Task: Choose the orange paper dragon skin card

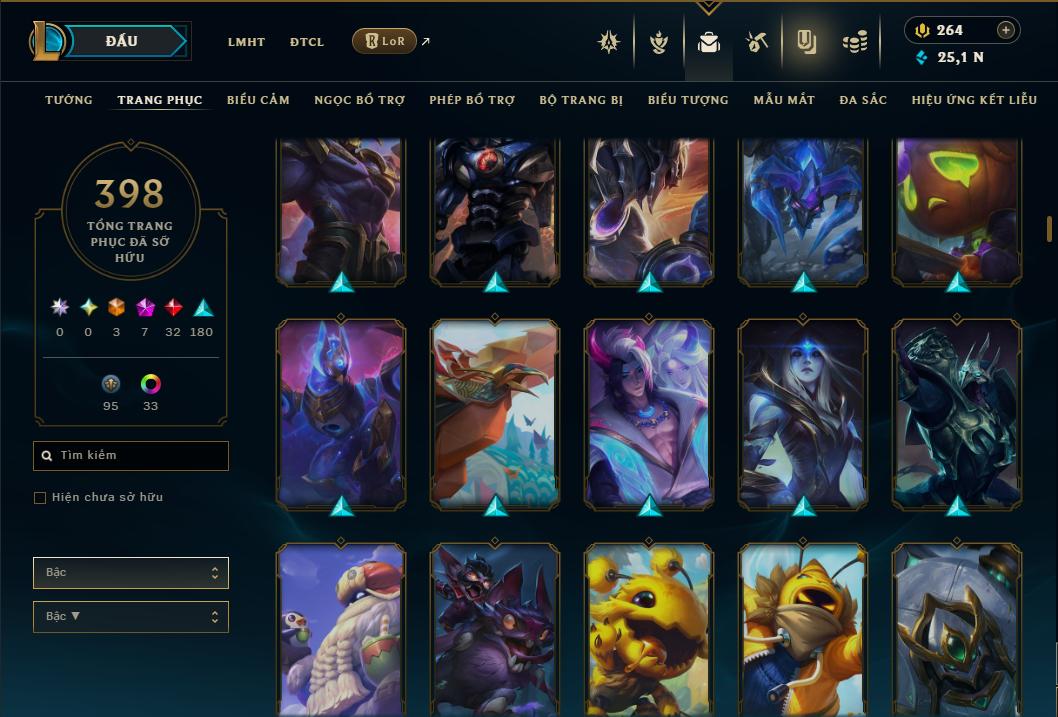Action: [496, 415]
